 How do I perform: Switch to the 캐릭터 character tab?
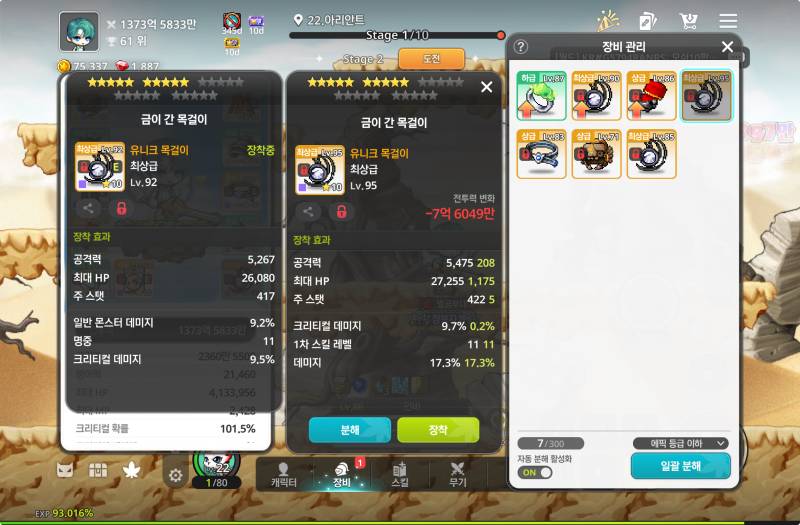point(284,474)
